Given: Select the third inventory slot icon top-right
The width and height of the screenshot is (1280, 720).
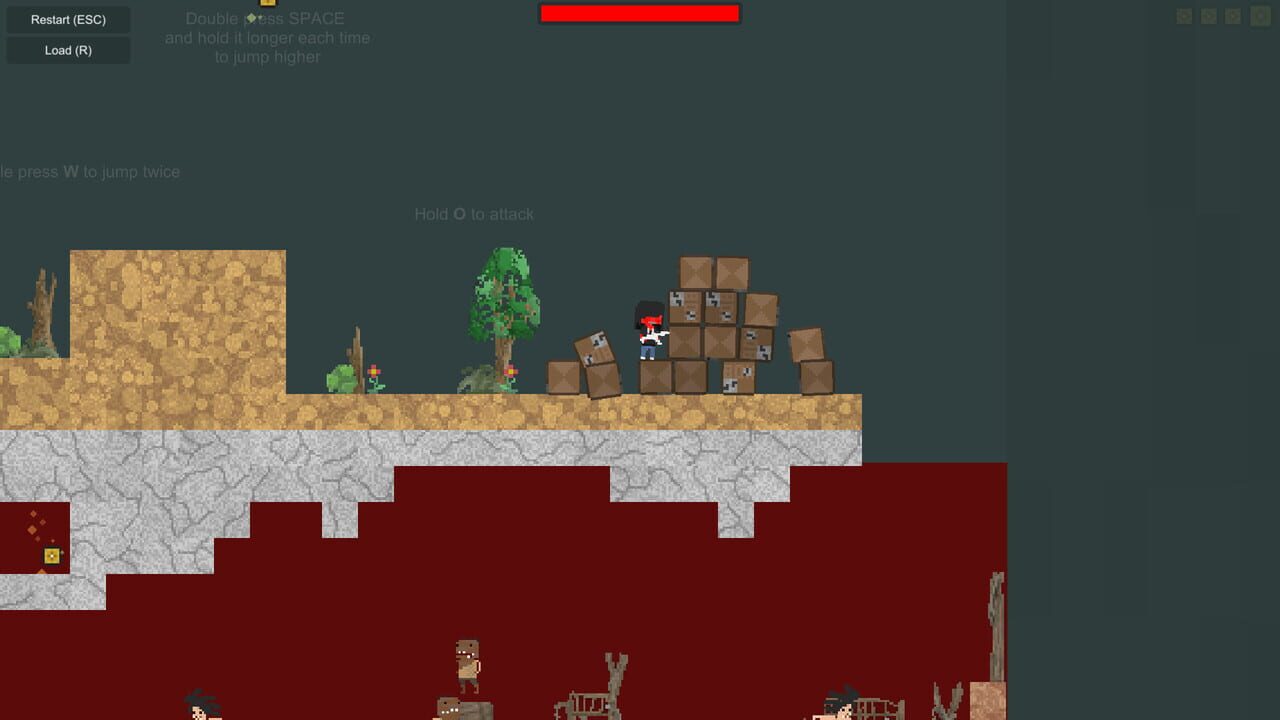Looking at the screenshot, I should 1231,16.
